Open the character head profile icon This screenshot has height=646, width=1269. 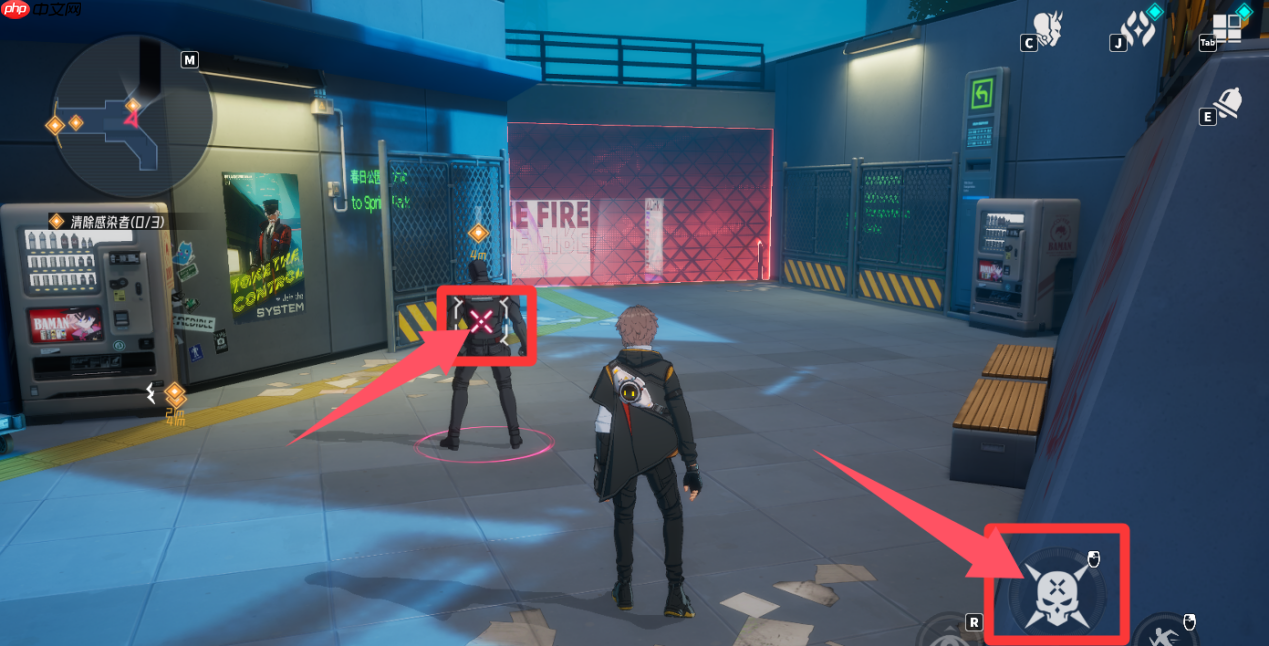(1049, 29)
